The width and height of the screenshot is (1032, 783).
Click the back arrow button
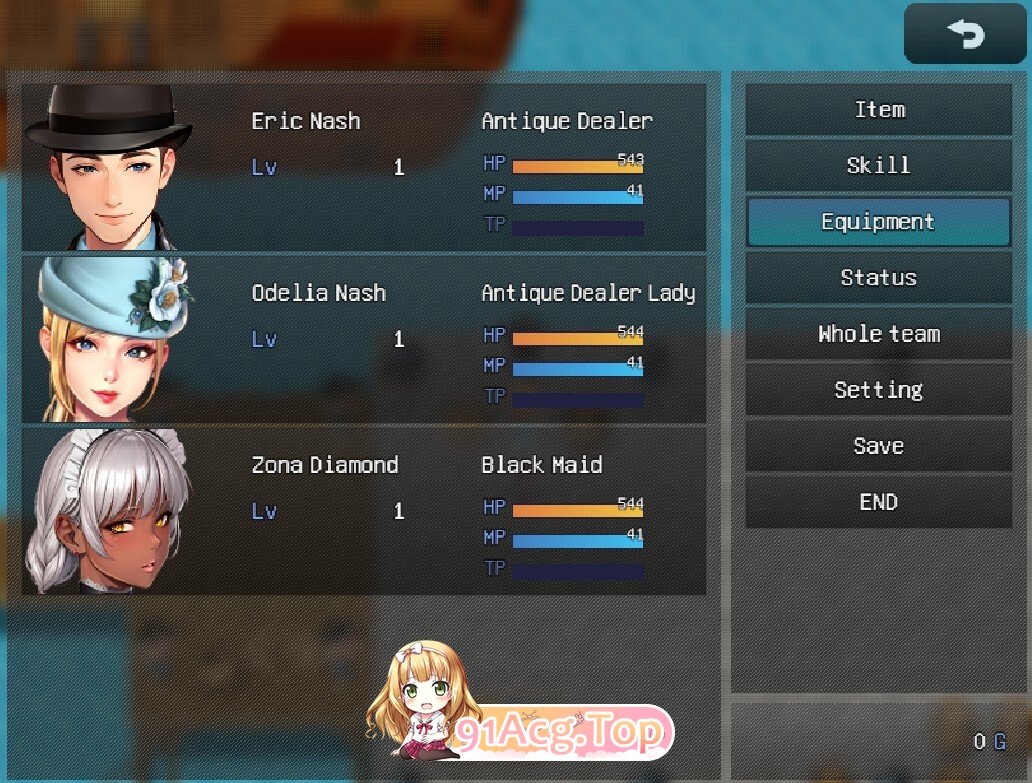coord(965,35)
